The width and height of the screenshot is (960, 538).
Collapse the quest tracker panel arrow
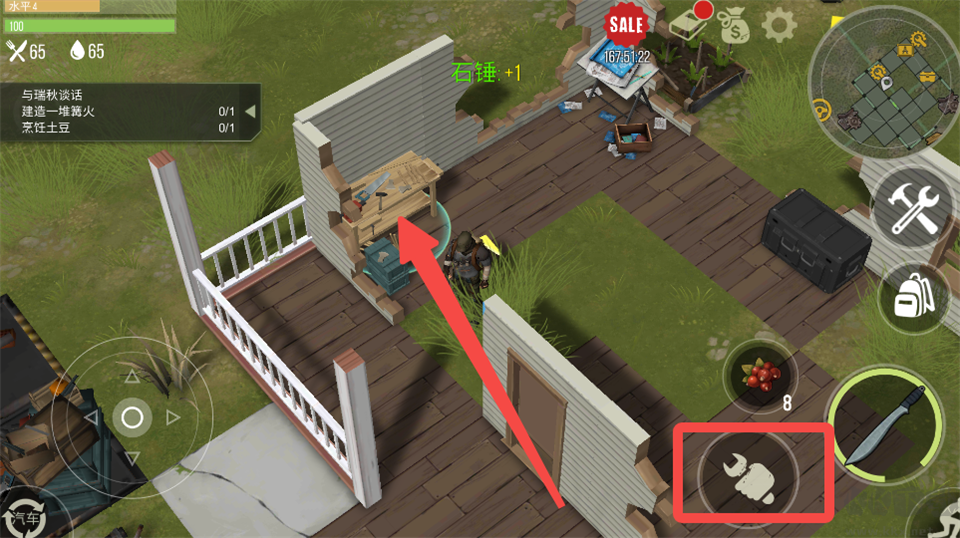(251, 111)
